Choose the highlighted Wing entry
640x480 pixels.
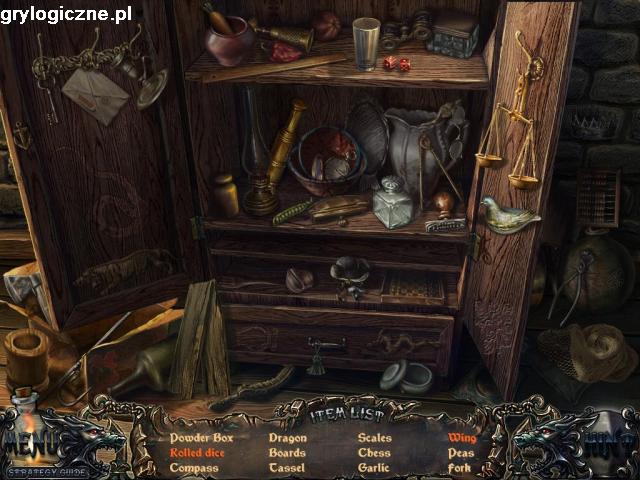pyautogui.click(x=462, y=438)
